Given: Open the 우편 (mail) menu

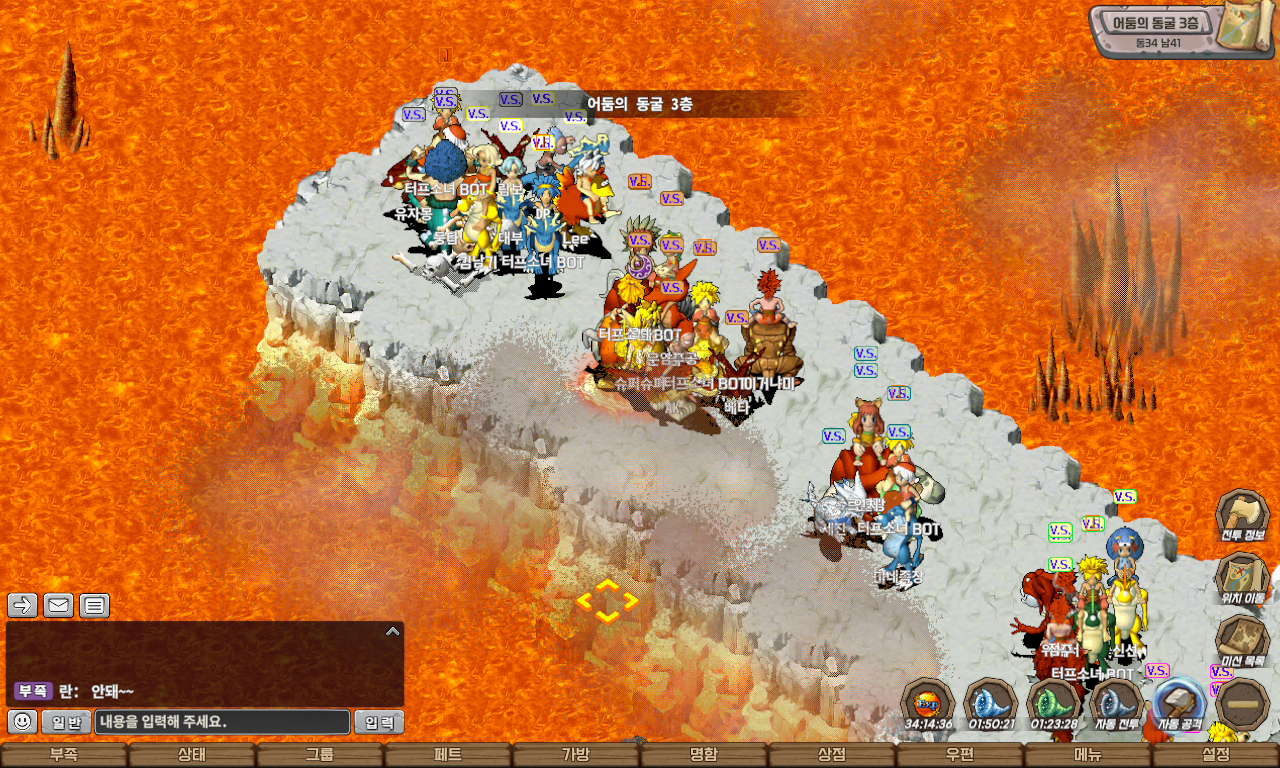Looking at the screenshot, I should (x=960, y=755).
